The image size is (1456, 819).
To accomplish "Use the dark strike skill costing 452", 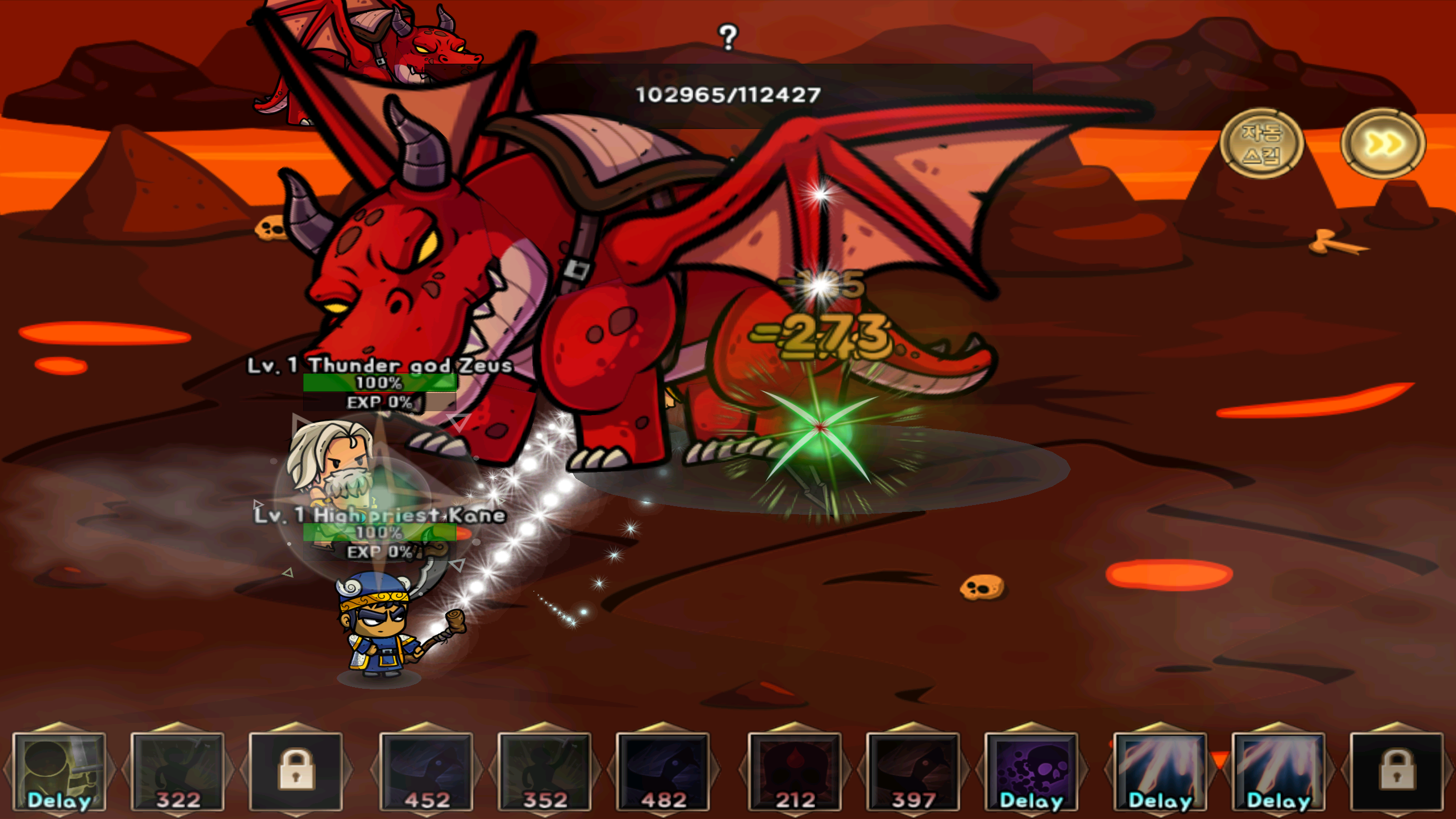I will click(x=427, y=771).
